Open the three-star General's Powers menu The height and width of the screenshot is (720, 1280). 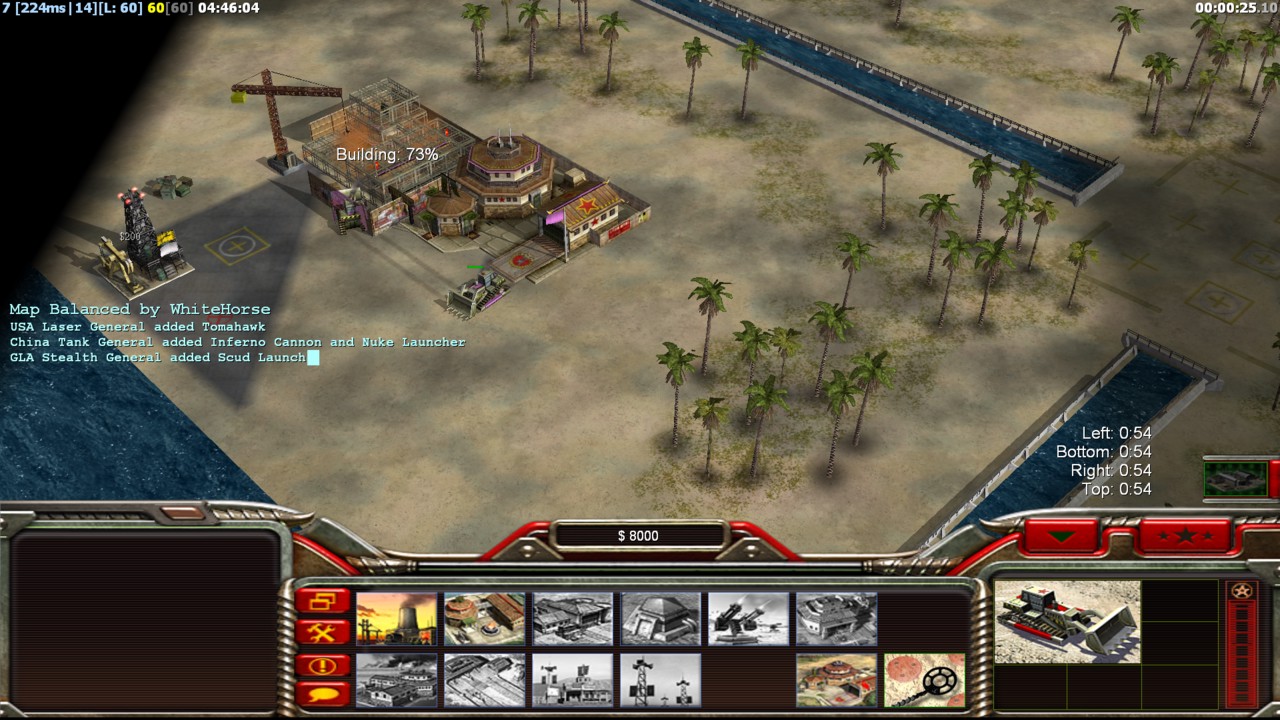pos(1184,536)
